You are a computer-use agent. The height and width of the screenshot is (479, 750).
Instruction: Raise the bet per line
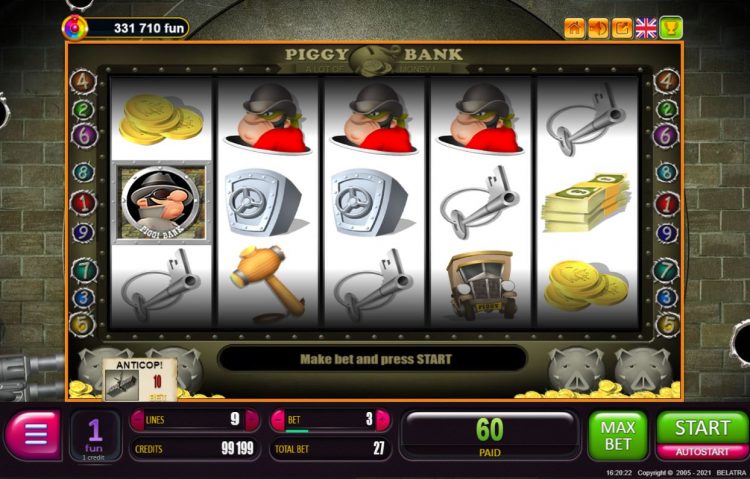(x=385, y=420)
